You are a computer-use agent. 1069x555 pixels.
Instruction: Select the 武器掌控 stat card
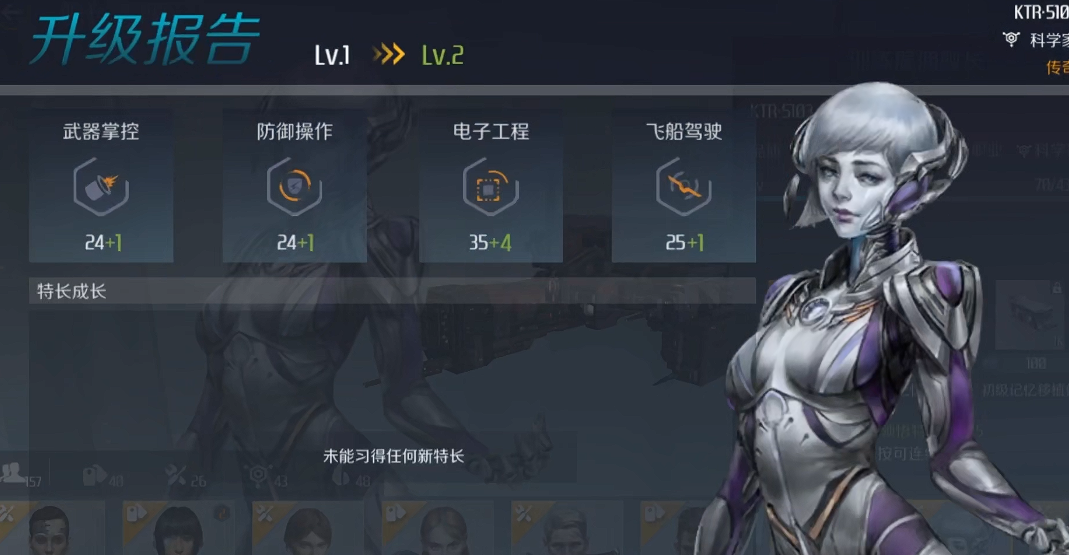pyautogui.click(x=101, y=186)
